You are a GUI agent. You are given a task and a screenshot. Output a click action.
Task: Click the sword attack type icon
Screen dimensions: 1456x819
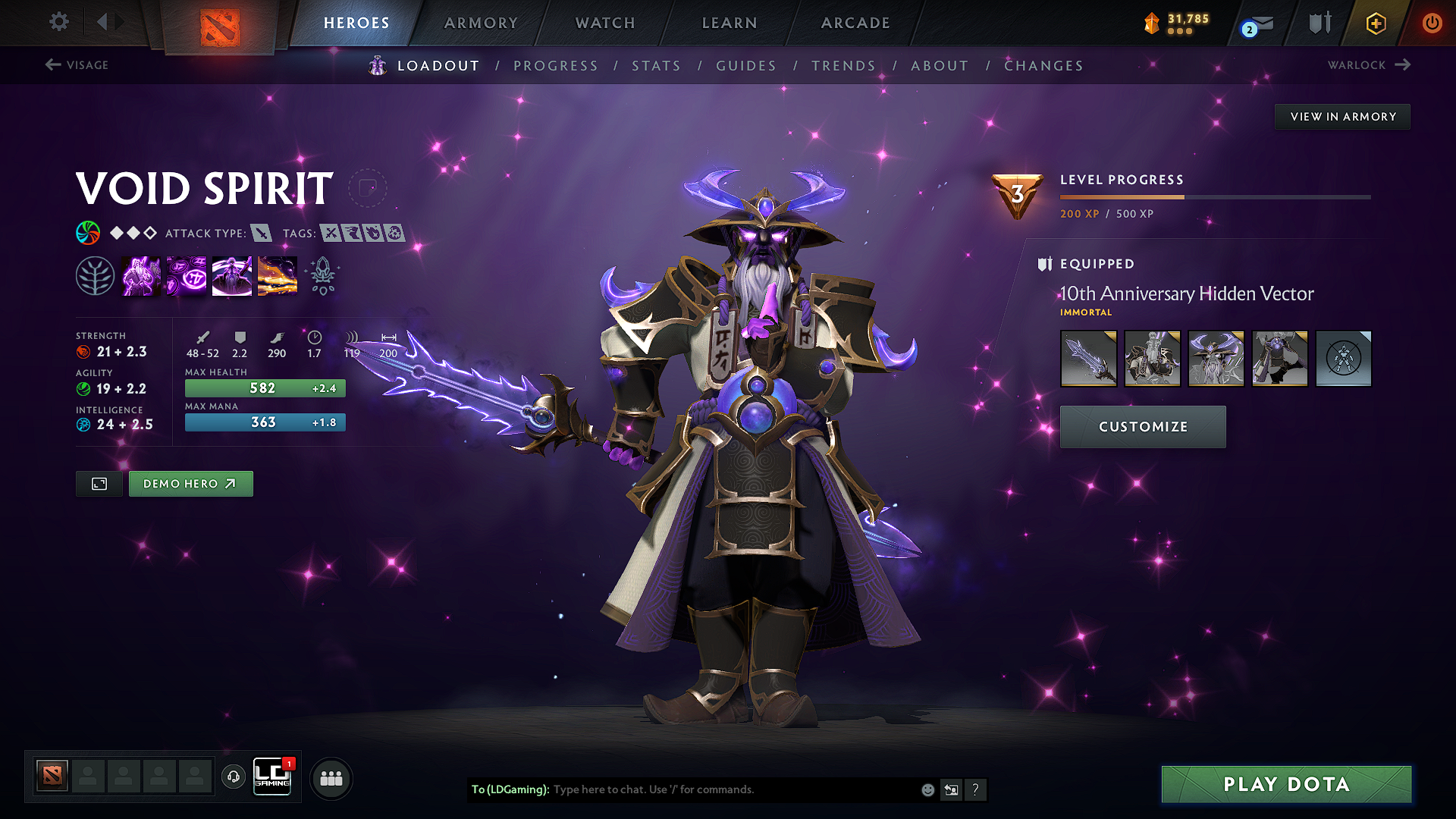(x=263, y=234)
